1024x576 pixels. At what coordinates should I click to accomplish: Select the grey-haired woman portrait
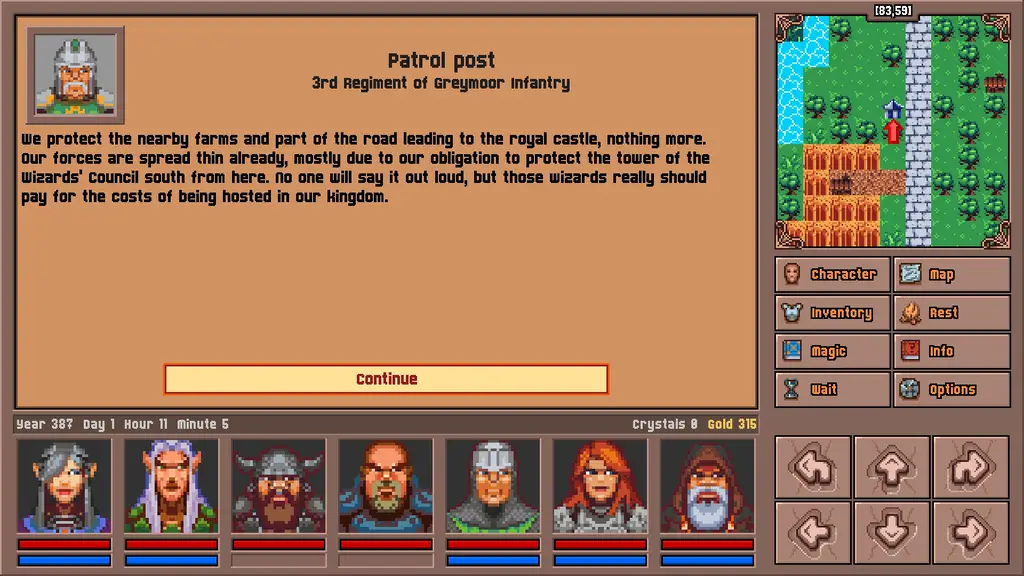[x=64, y=486]
